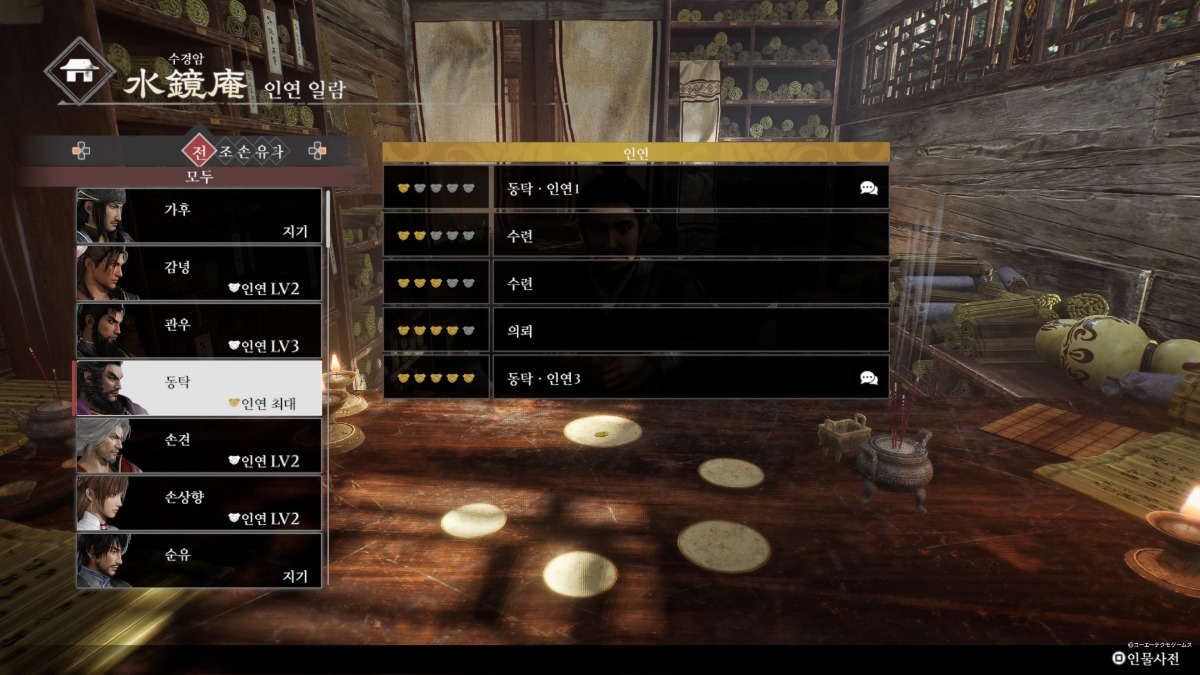
Task: Open the 동탁 · 인연3 bond event
Action: pyautogui.click(x=690, y=378)
